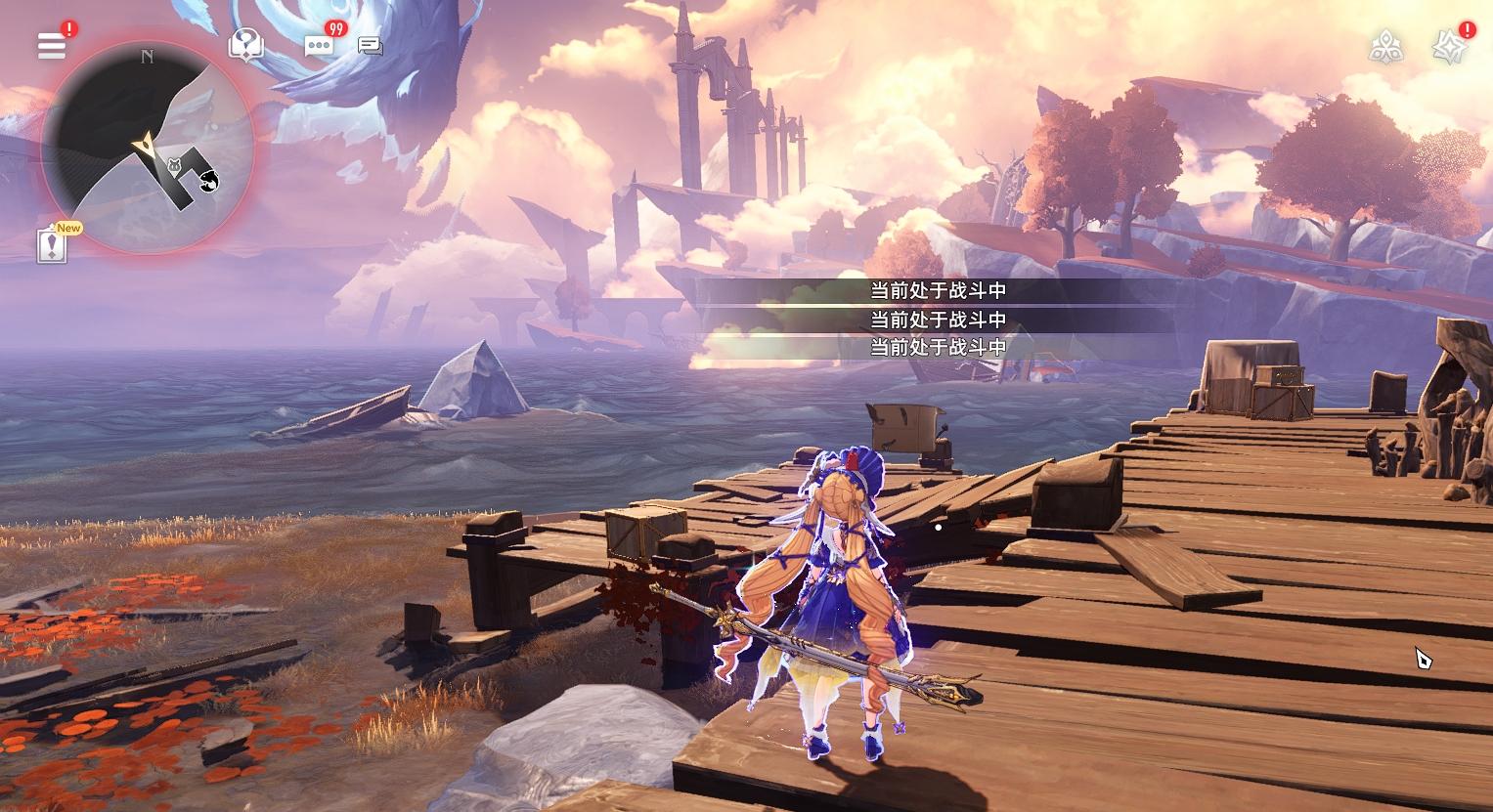This screenshot has width=1493, height=812.
Task: Open the star icon with red alert
Action: pyautogui.click(x=1448, y=47)
